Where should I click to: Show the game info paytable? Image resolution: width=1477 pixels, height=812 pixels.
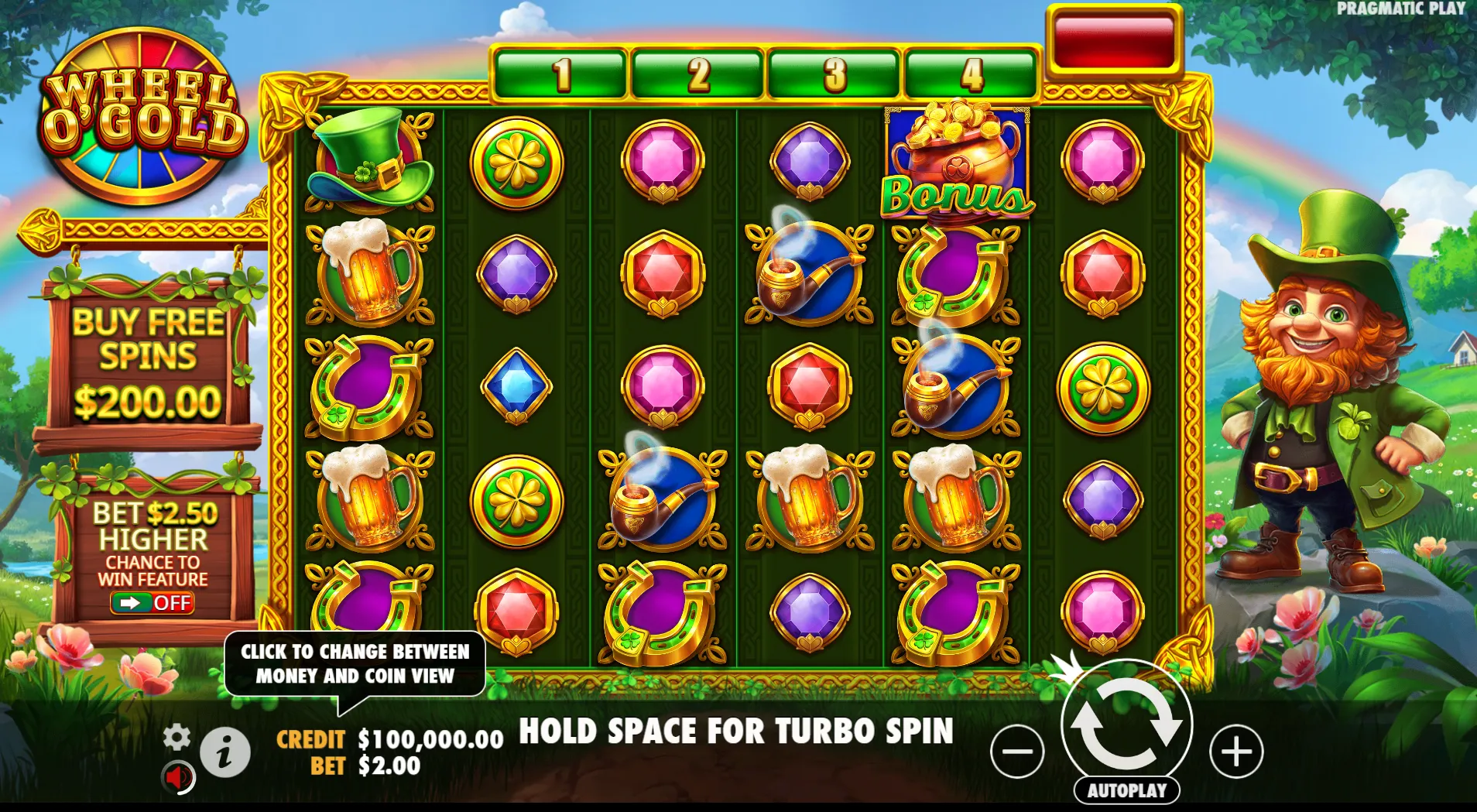(225, 752)
